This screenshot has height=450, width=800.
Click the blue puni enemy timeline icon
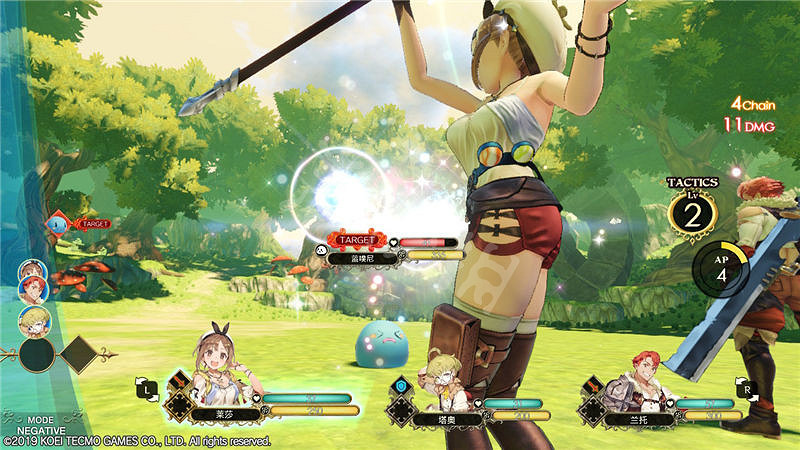pyautogui.click(x=57, y=224)
